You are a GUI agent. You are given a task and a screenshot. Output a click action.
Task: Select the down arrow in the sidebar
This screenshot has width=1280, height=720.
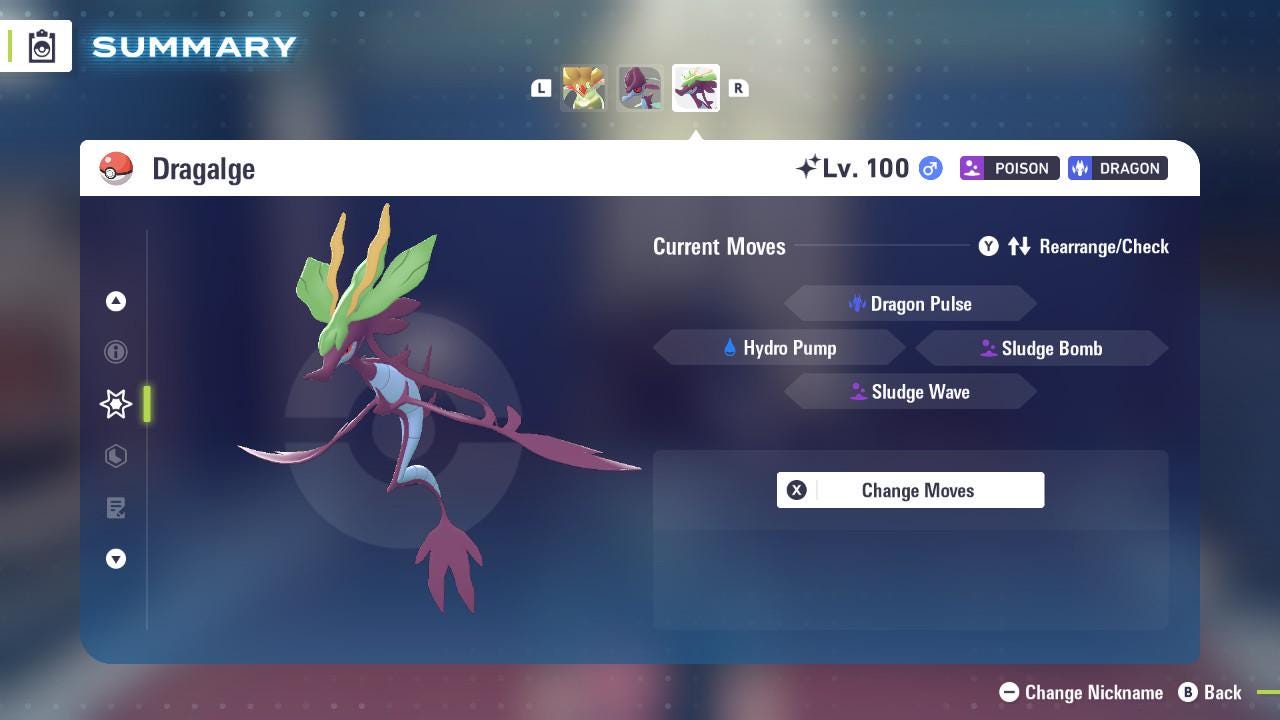coord(115,559)
